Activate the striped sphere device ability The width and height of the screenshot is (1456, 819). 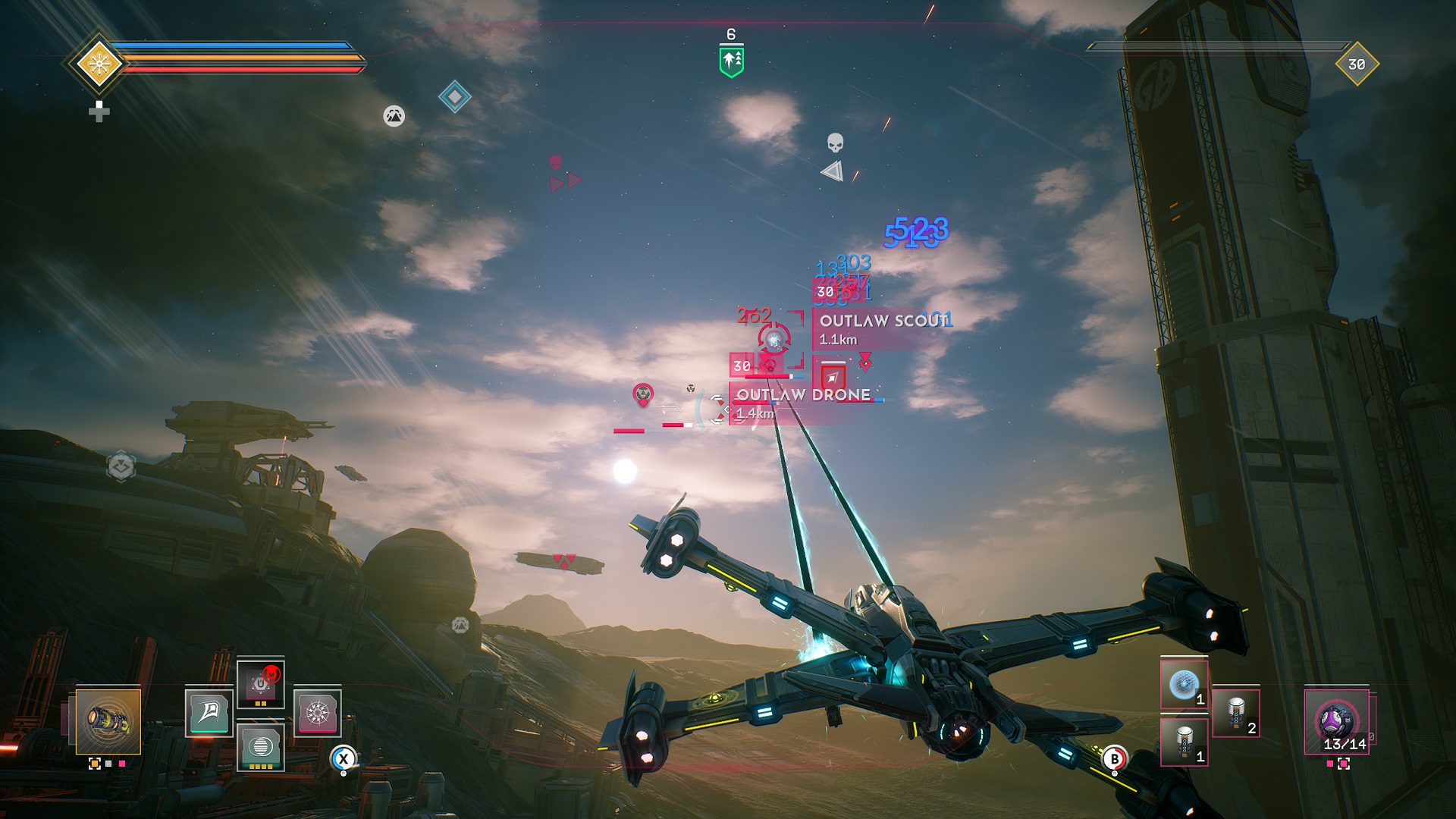[260, 746]
